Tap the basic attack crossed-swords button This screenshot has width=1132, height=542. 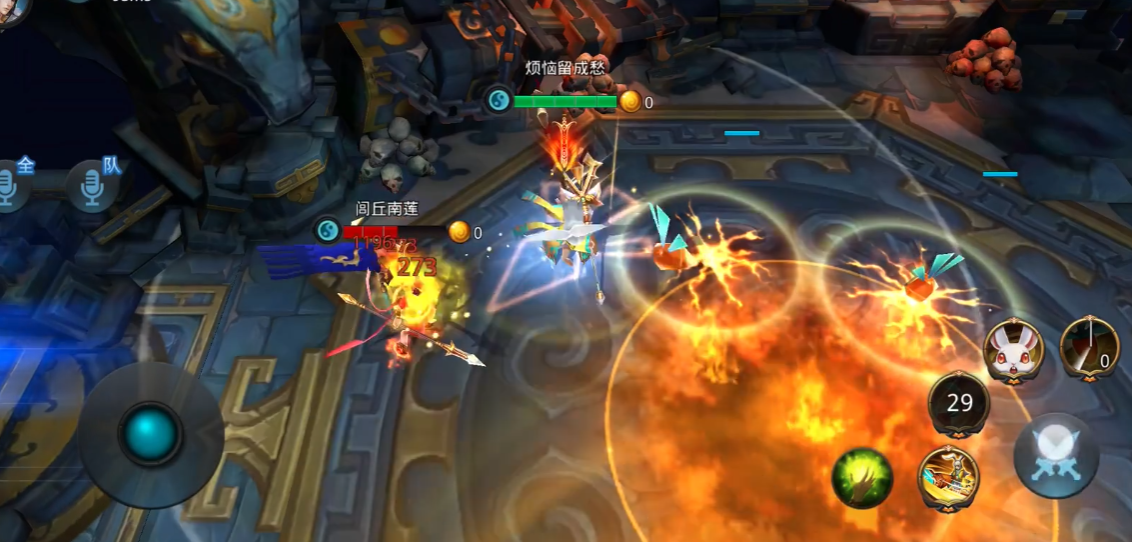click(1056, 455)
